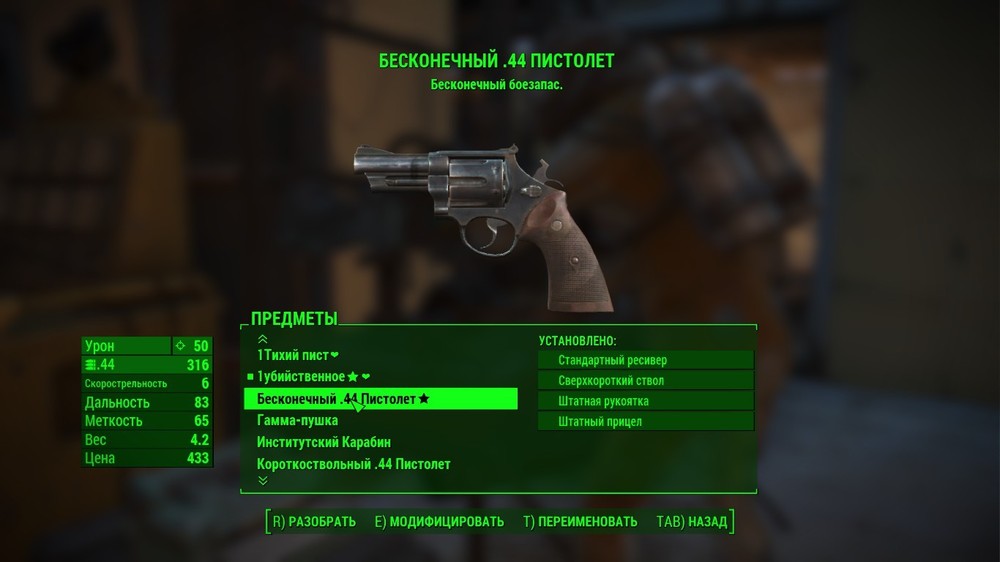Click the down arrow below the items list
The width and height of the screenshot is (1000, 562).
tap(263, 480)
